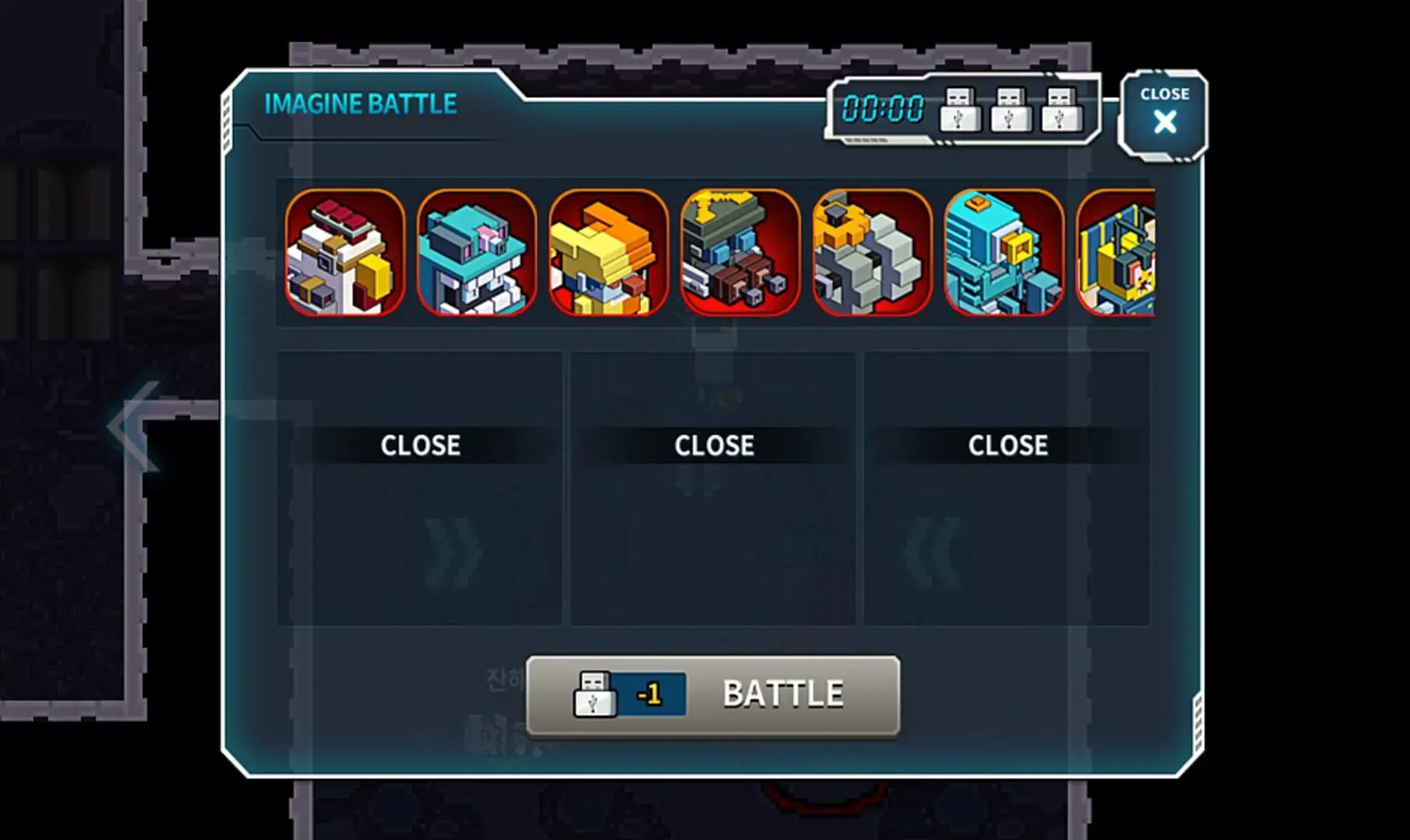This screenshot has height=840, width=1410.
Task: Select the dark tank with brown blocks
Action: point(740,253)
